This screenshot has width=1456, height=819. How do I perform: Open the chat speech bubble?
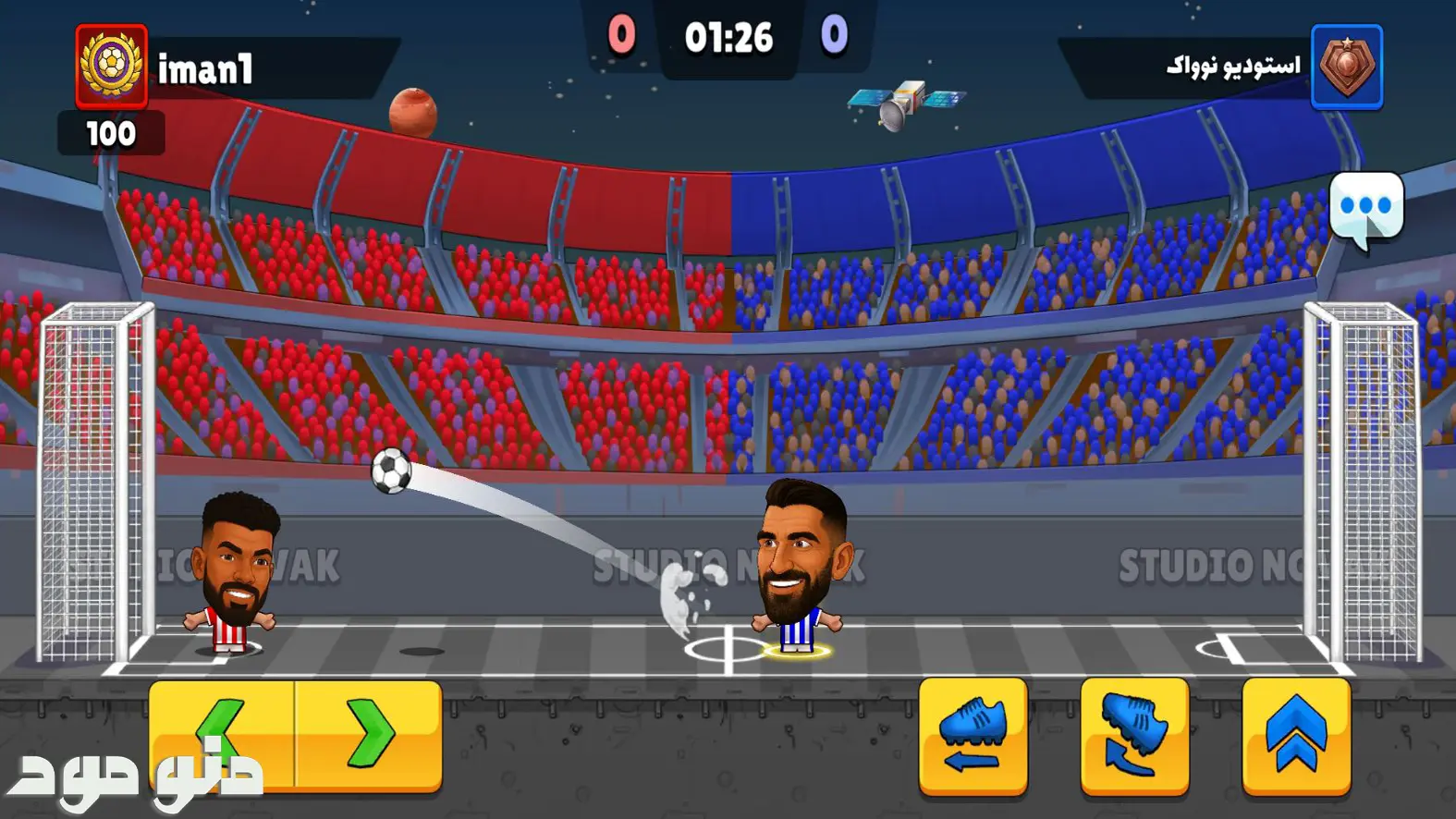(x=1365, y=208)
